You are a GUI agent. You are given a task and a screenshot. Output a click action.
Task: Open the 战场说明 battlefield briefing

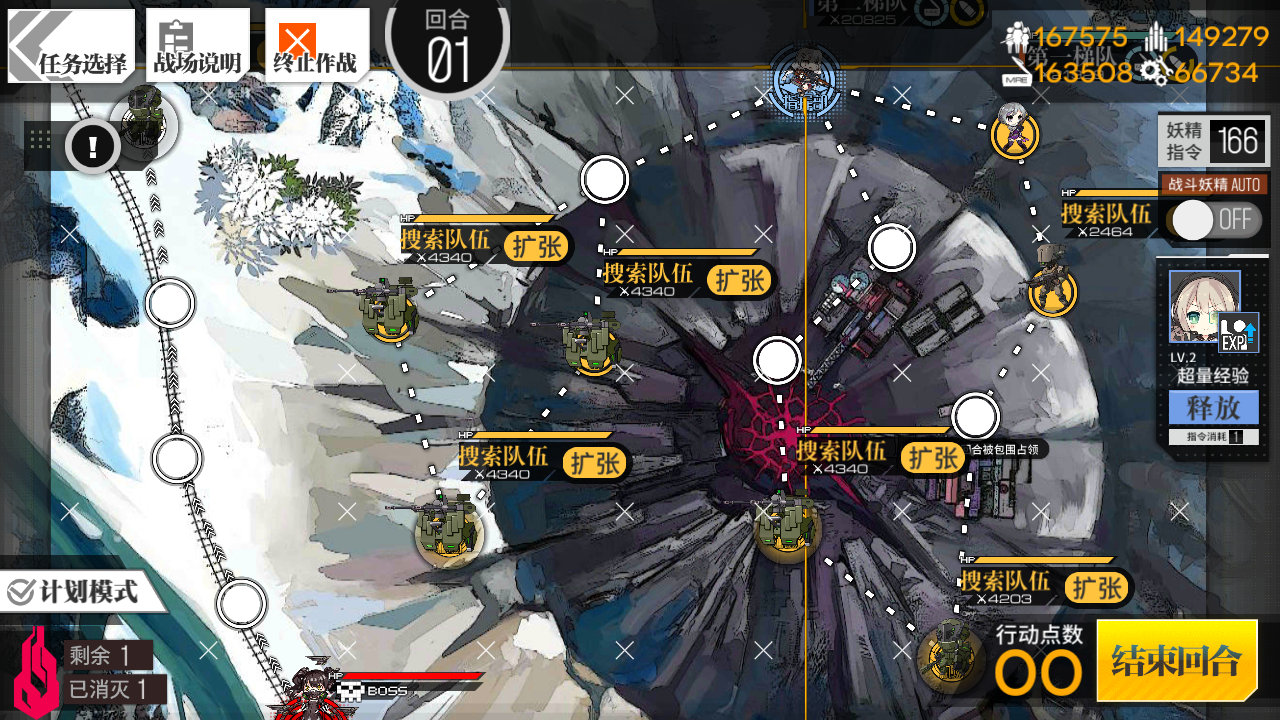coord(197,46)
